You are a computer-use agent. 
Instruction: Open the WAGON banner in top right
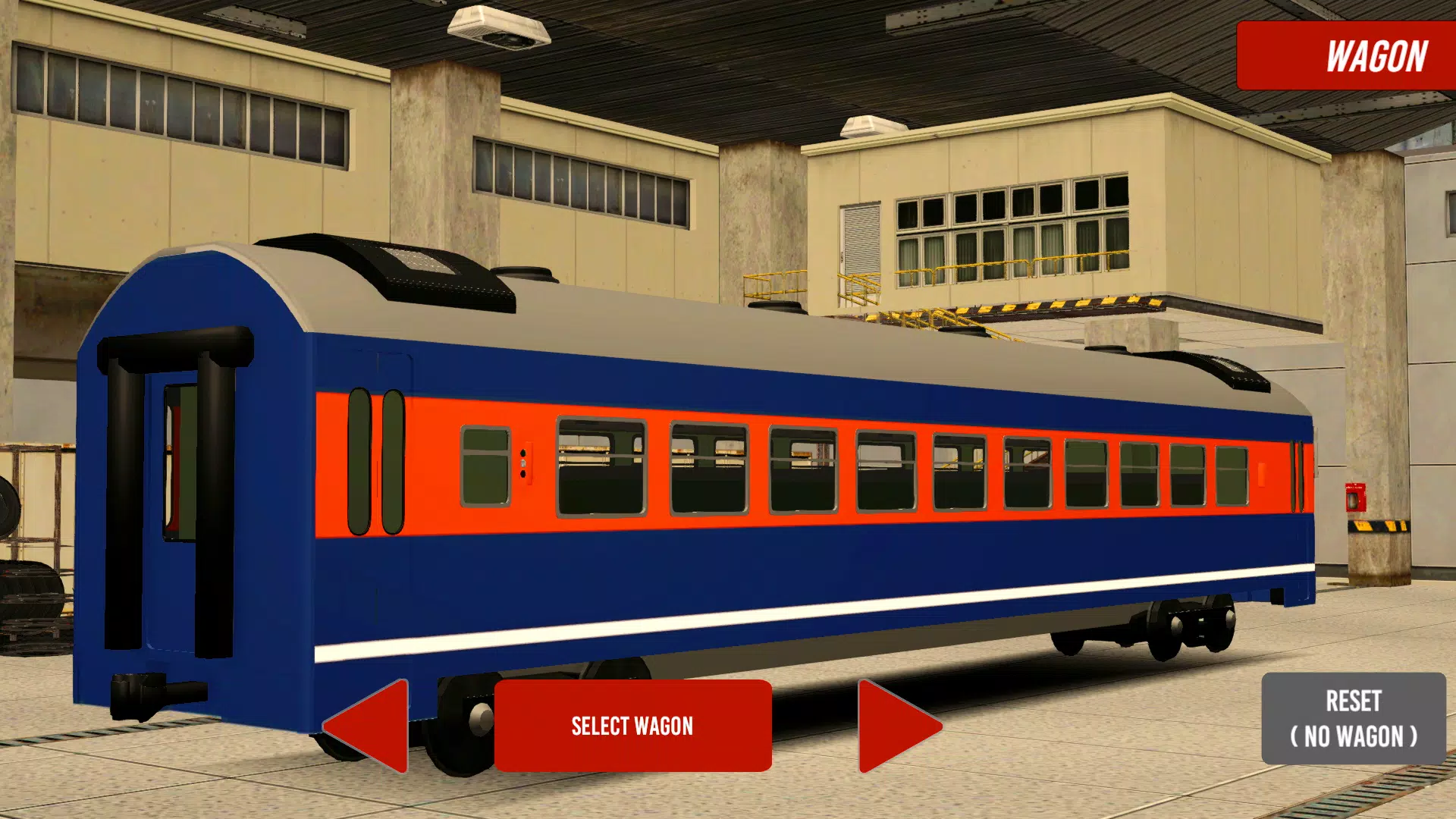tap(1346, 55)
